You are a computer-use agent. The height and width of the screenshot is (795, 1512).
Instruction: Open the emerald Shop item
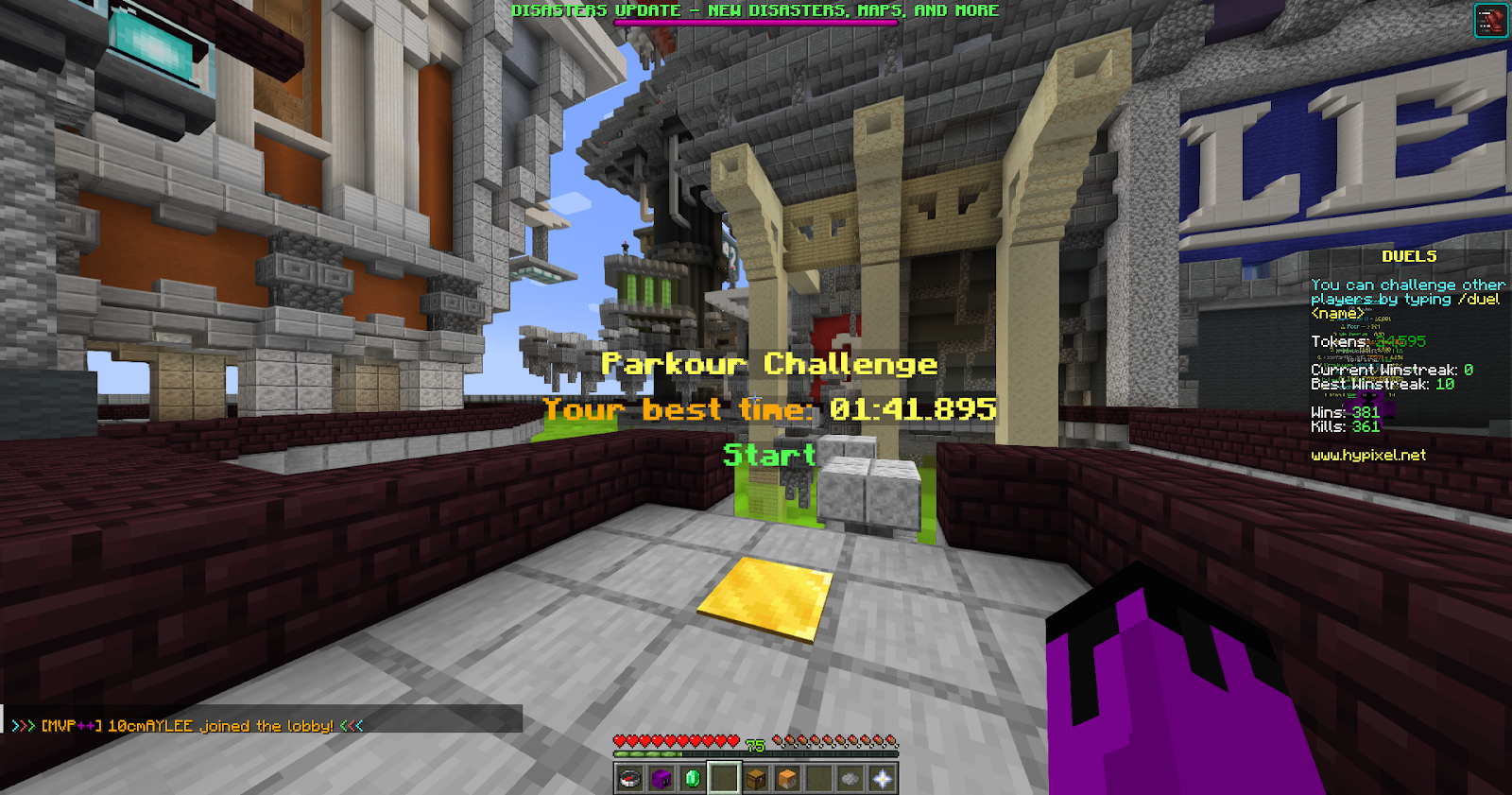point(691,779)
